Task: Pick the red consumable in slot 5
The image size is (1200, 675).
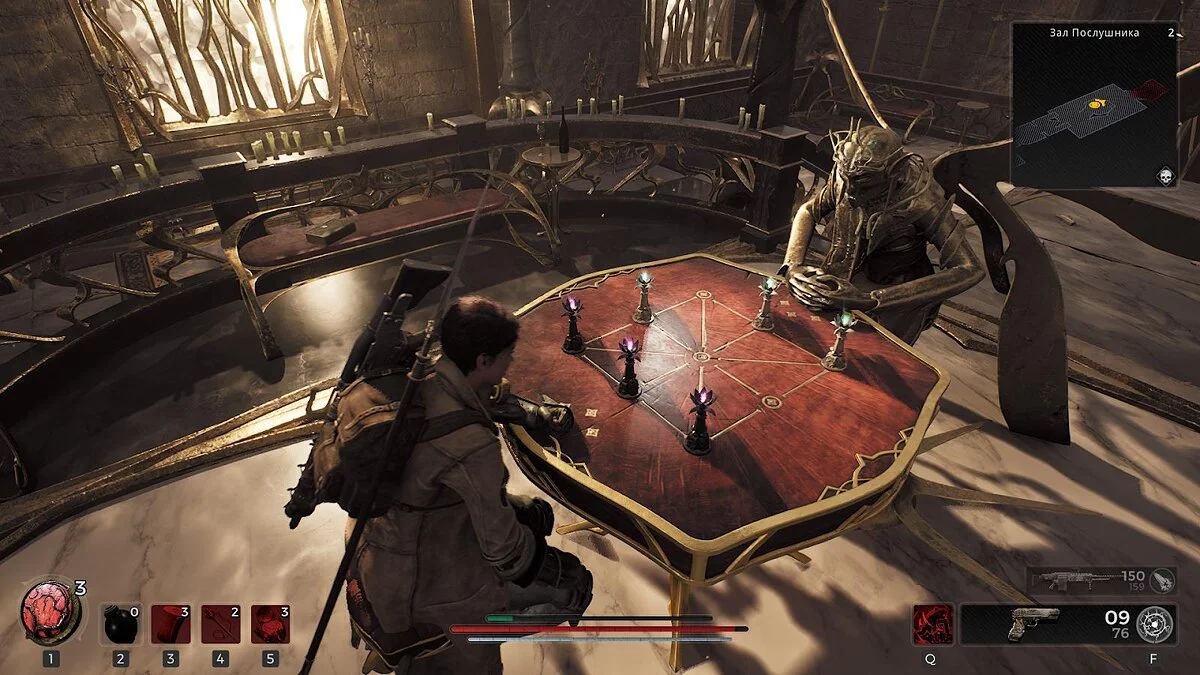Action: click(270, 623)
